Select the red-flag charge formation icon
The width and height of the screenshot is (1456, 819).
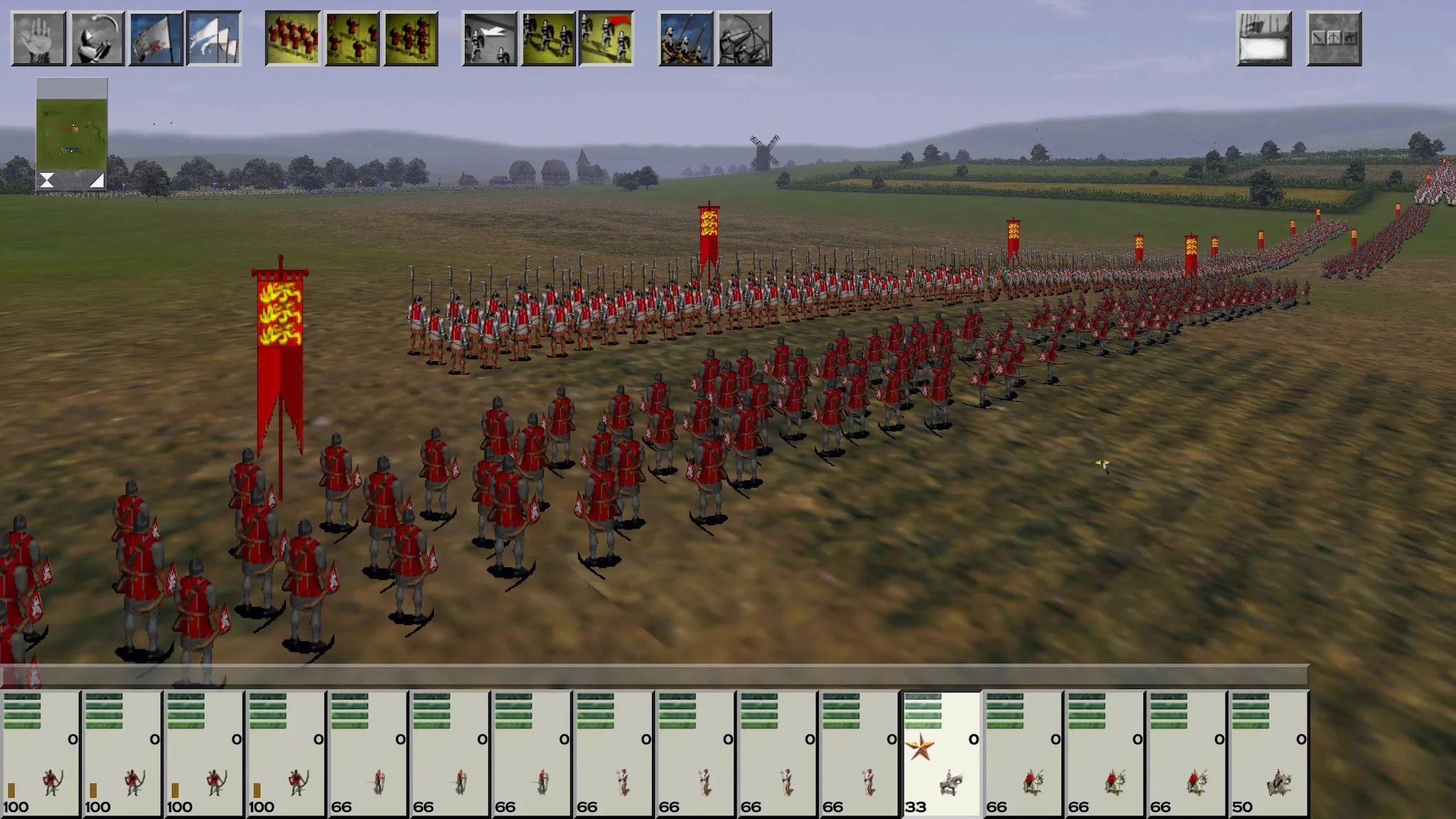point(606,39)
